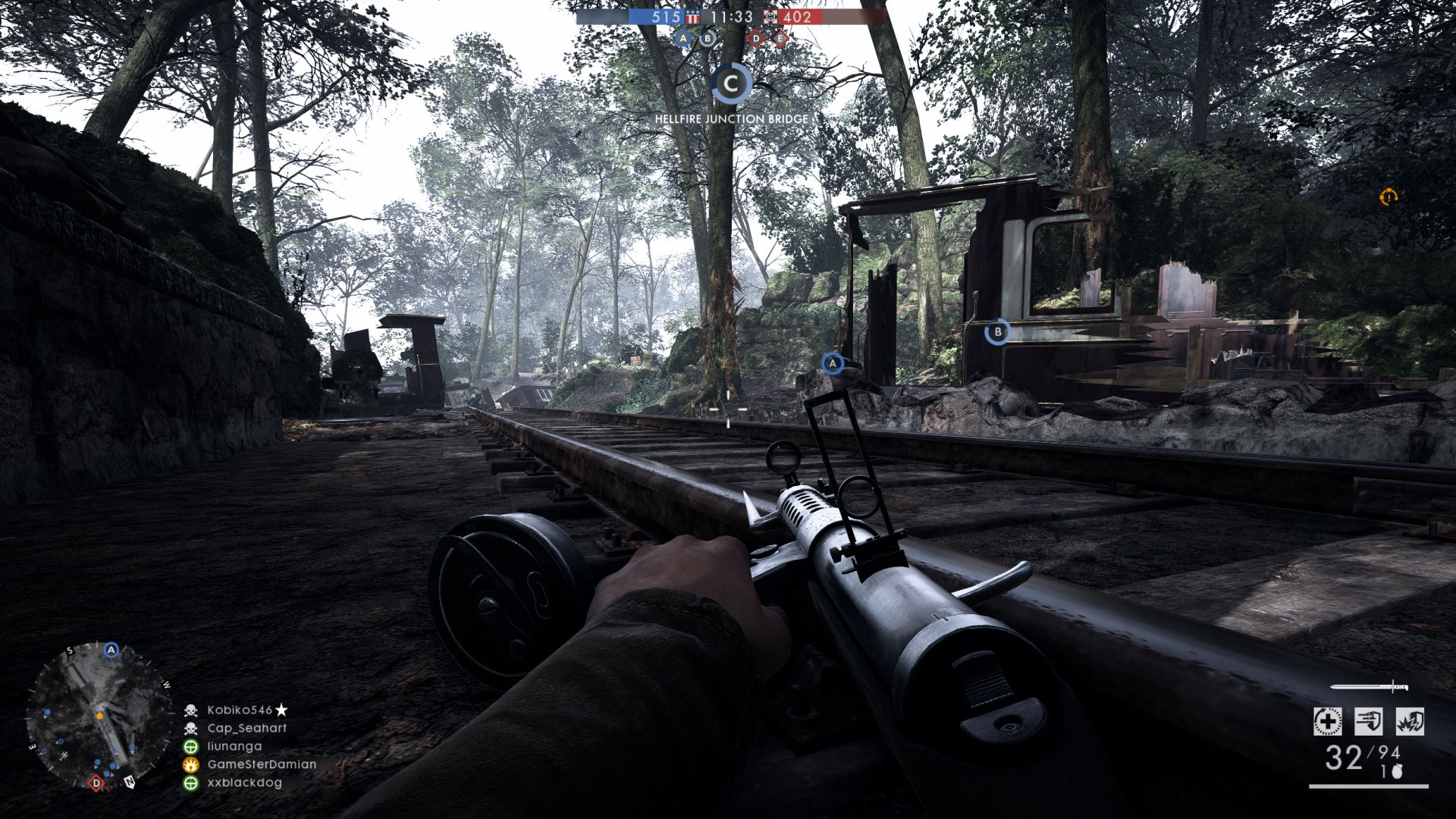Viewport: 1456px width, 819px height.
Task: Select the blue A flag on minimap
Action: click(112, 651)
